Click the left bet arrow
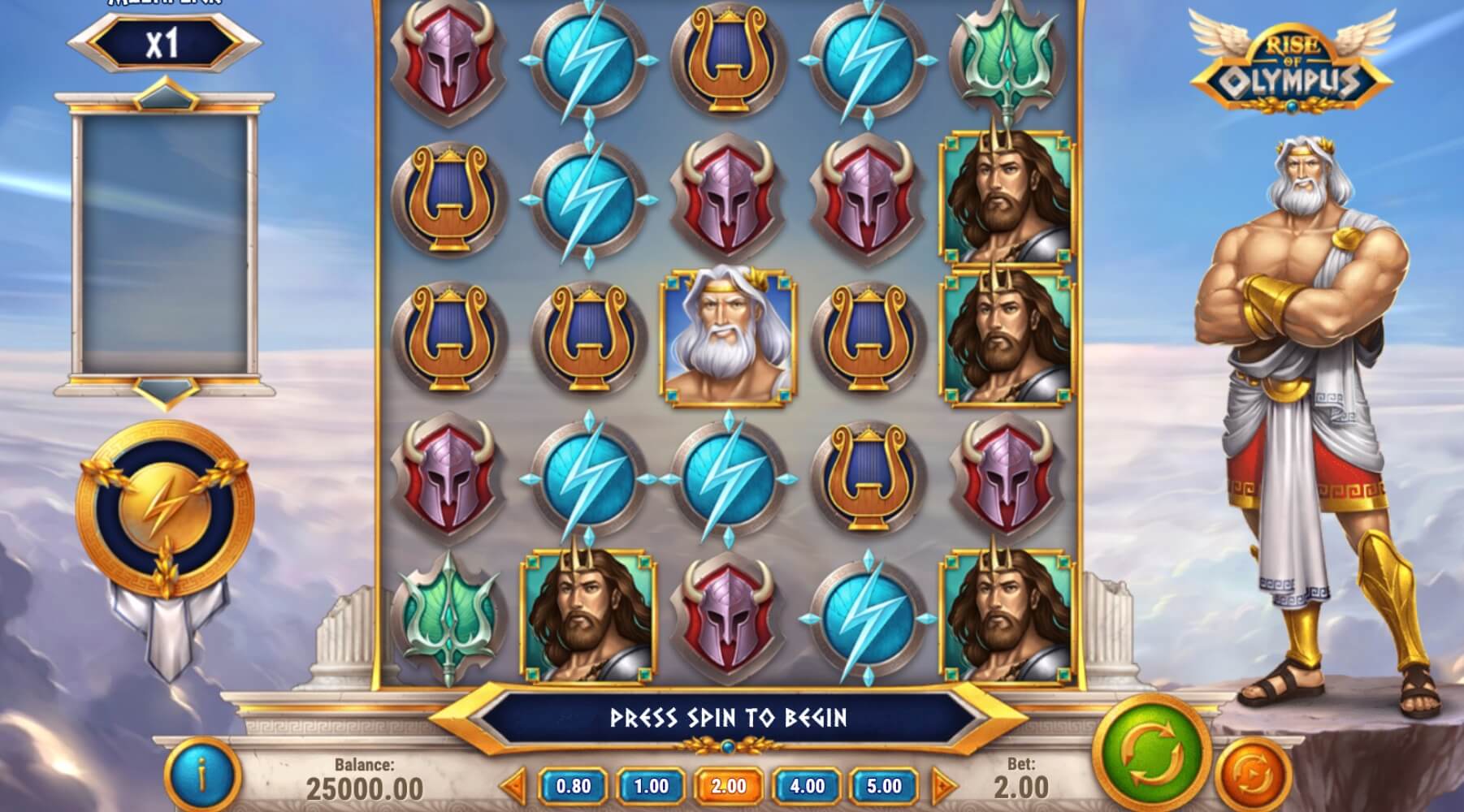The width and height of the screenshot is (1464, 812). click(513, 786)
